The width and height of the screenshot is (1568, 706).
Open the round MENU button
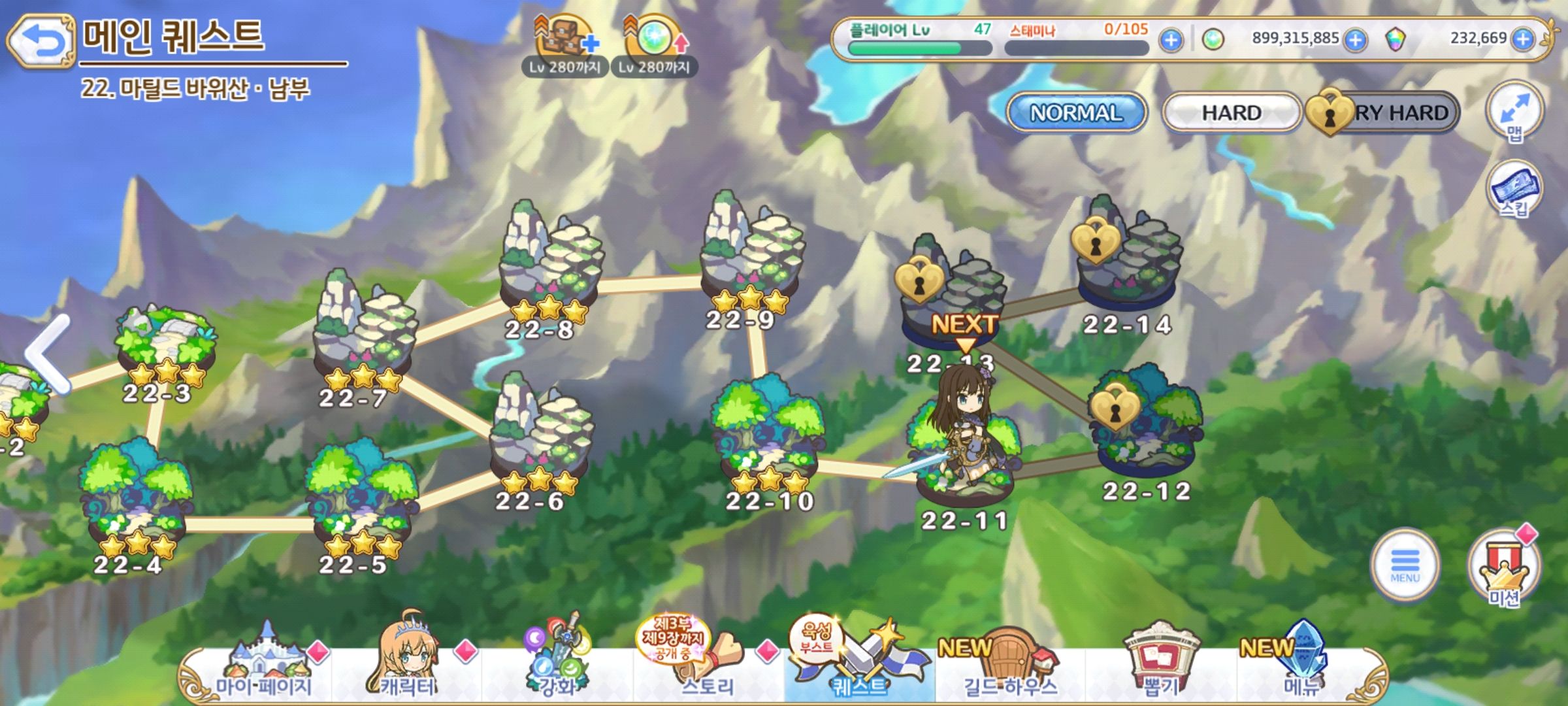(x=1405, y=565)
